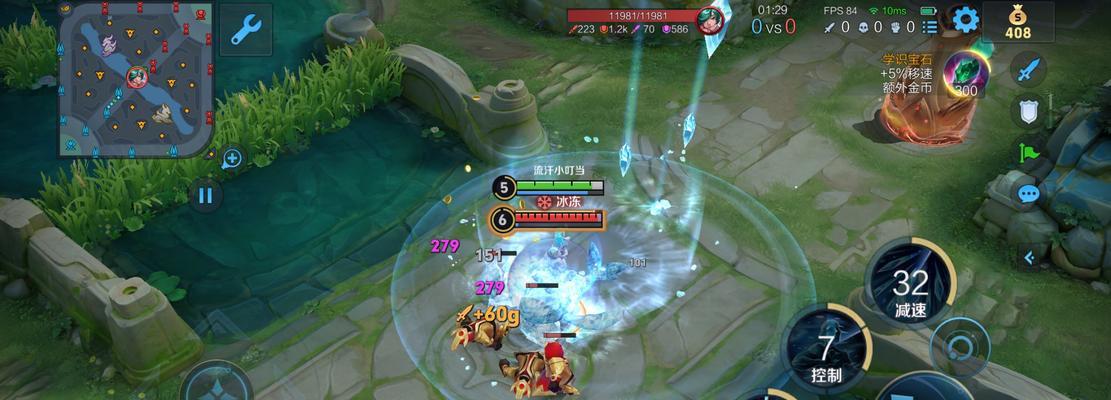Collapse the side panel with the arrow
Screen dimensions: 1111x400
(x=1028, y=257)
